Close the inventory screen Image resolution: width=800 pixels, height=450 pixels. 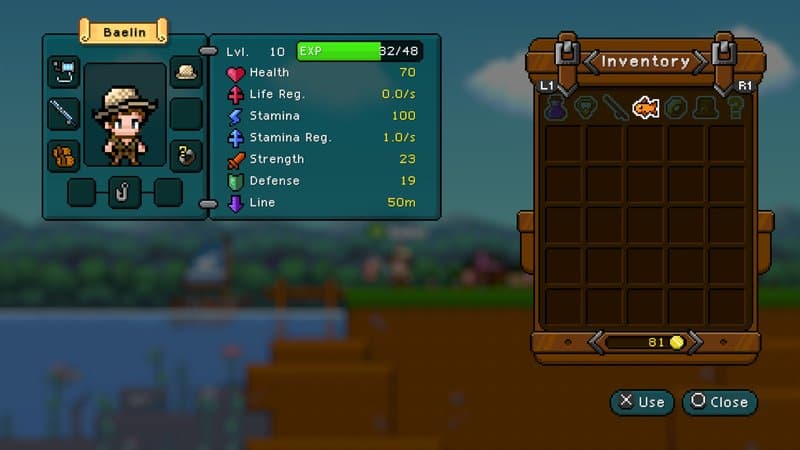719,402
